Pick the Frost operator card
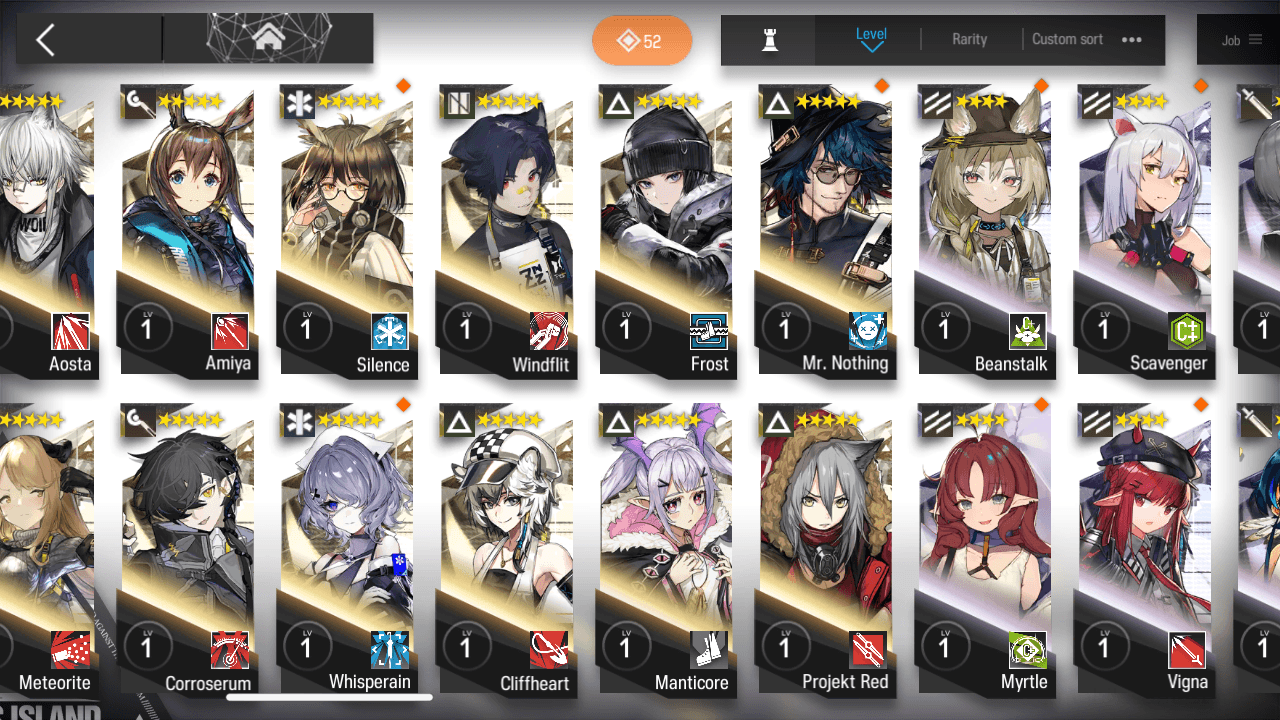The width and height of the screenshot is (1280, 720). (x=666, y=230)
